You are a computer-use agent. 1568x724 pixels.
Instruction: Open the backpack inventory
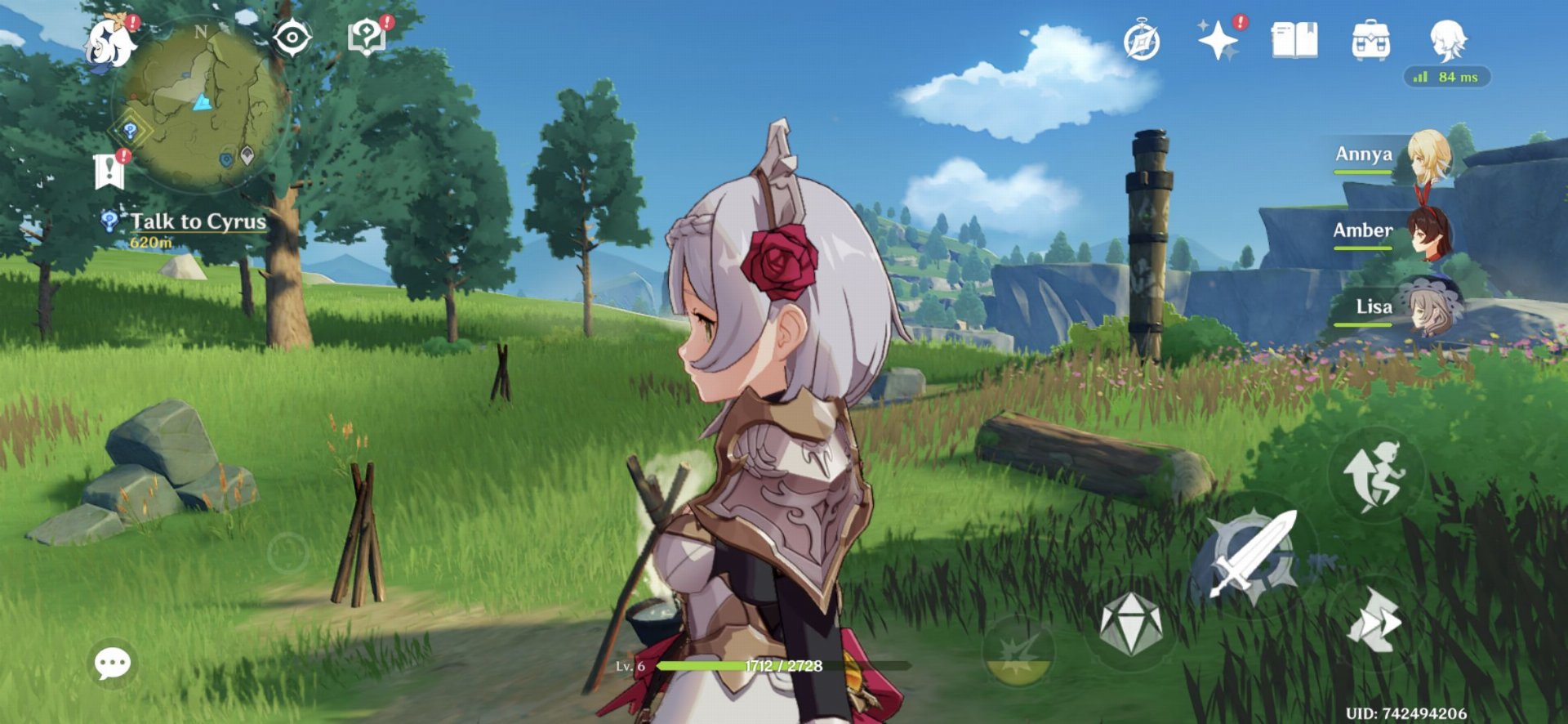[1370, 40]
